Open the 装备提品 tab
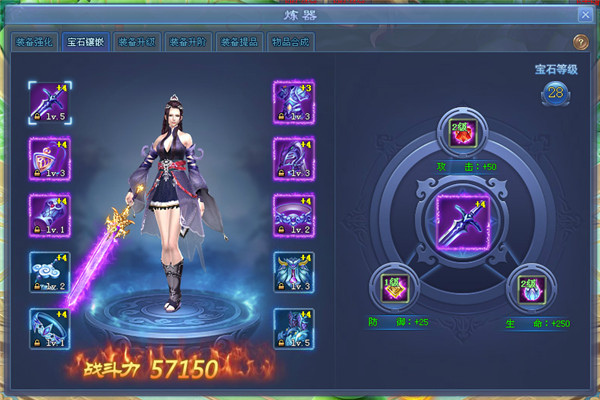Viewport: 600px width, 400px height. 238,42
